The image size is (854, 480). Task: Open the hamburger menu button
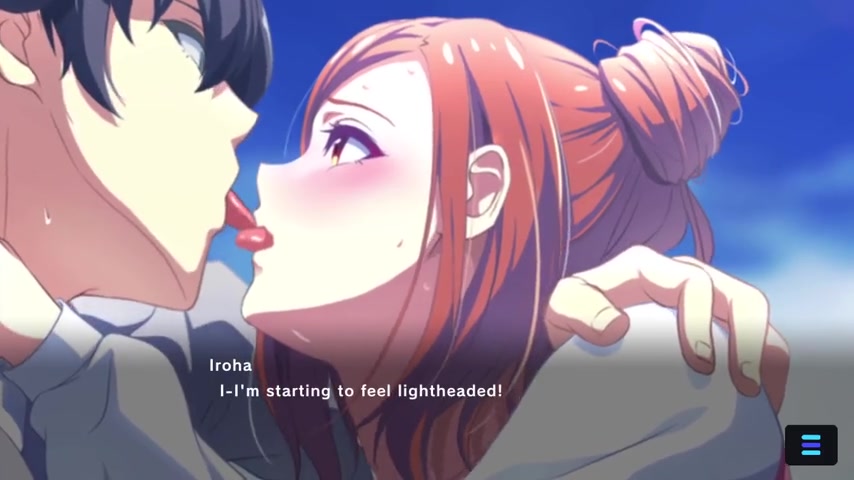pos(811,445)
